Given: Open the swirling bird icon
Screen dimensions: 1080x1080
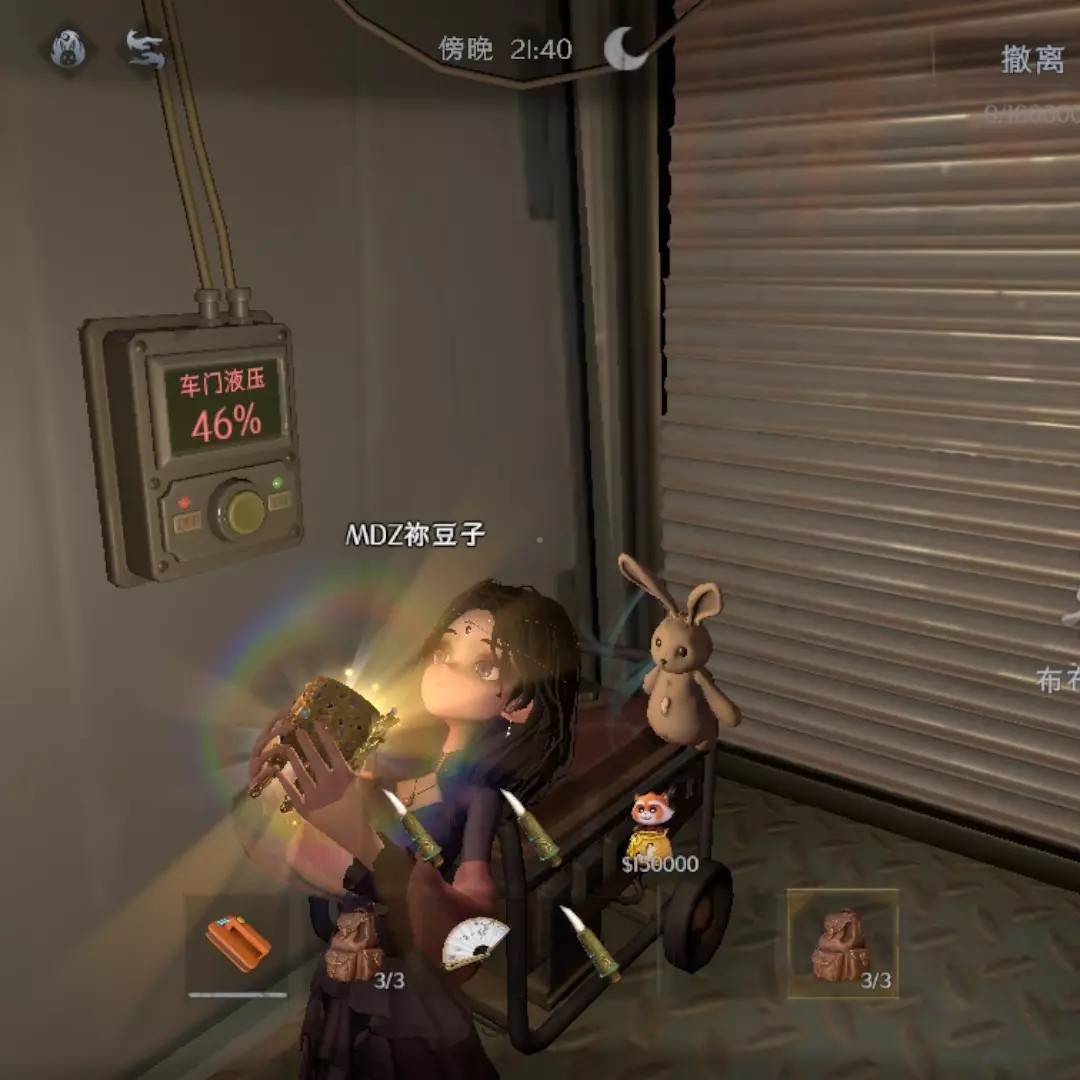Looking at the screenshot, I should tap(145, 49).
